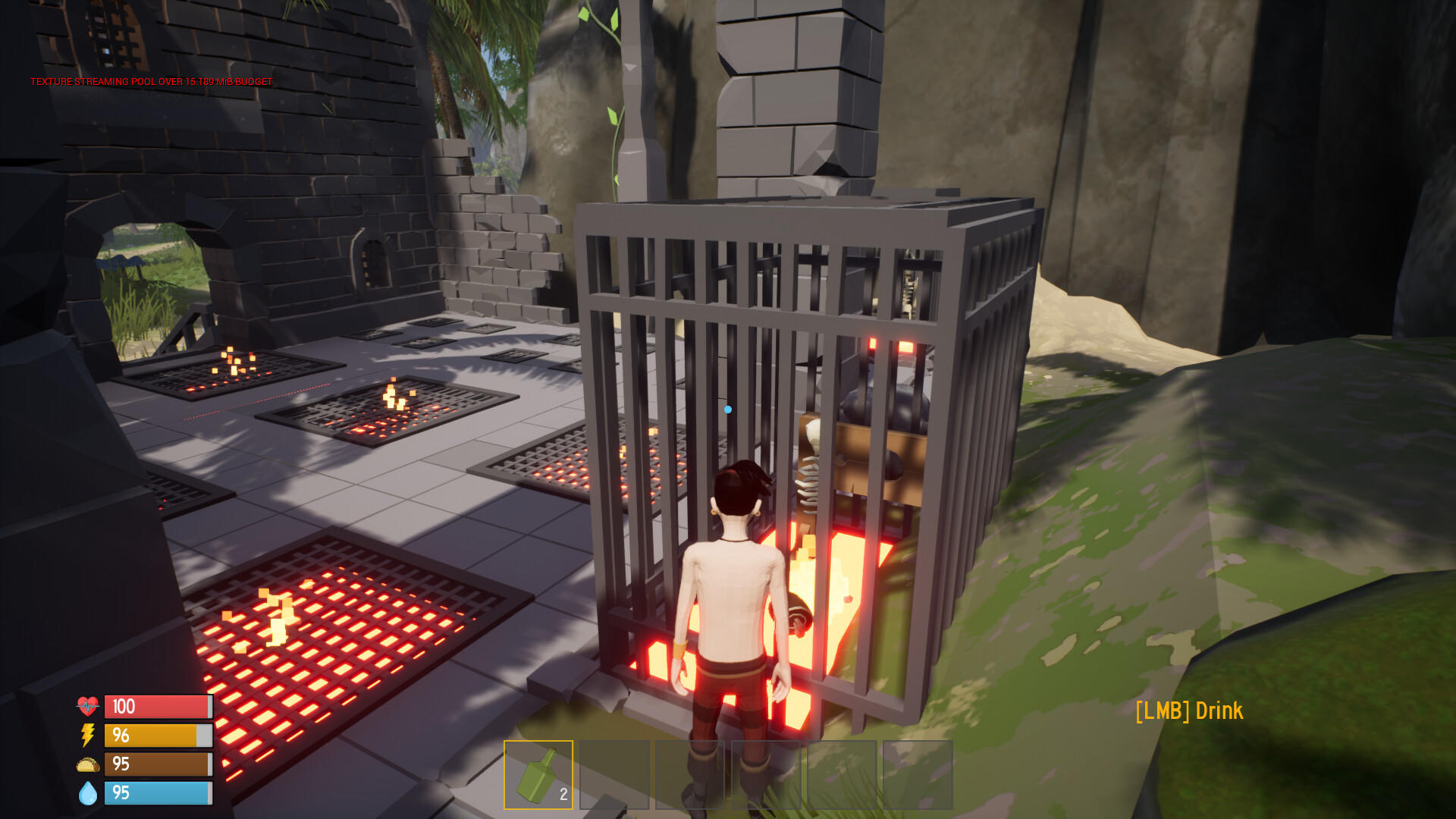This screenshot has width=1456, height=819.
Task: Click the third empty hotbar slot
Action: 690,775
